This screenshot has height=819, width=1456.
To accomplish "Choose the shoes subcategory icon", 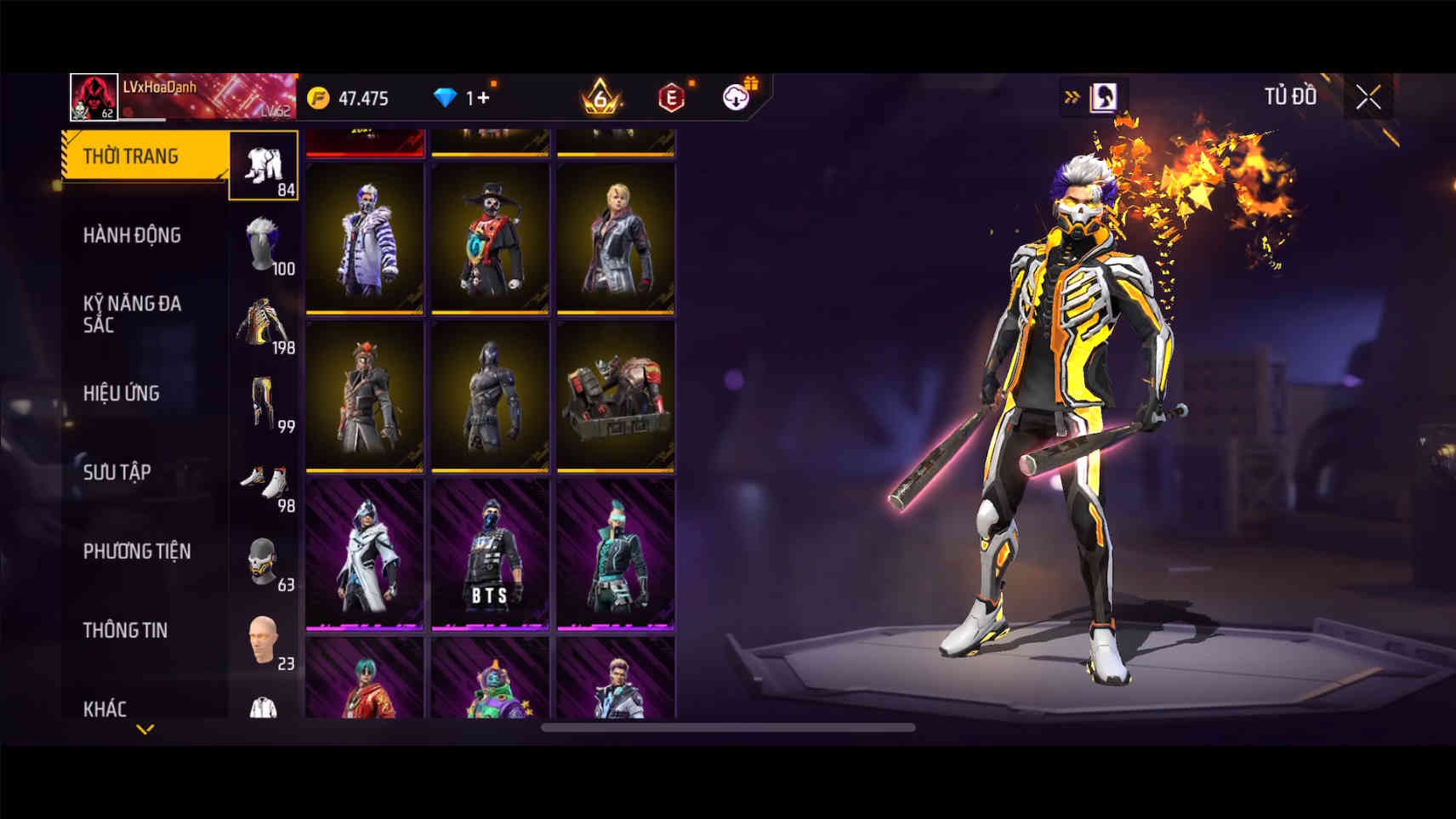I will pyautogui.click(x=264, y=482).
